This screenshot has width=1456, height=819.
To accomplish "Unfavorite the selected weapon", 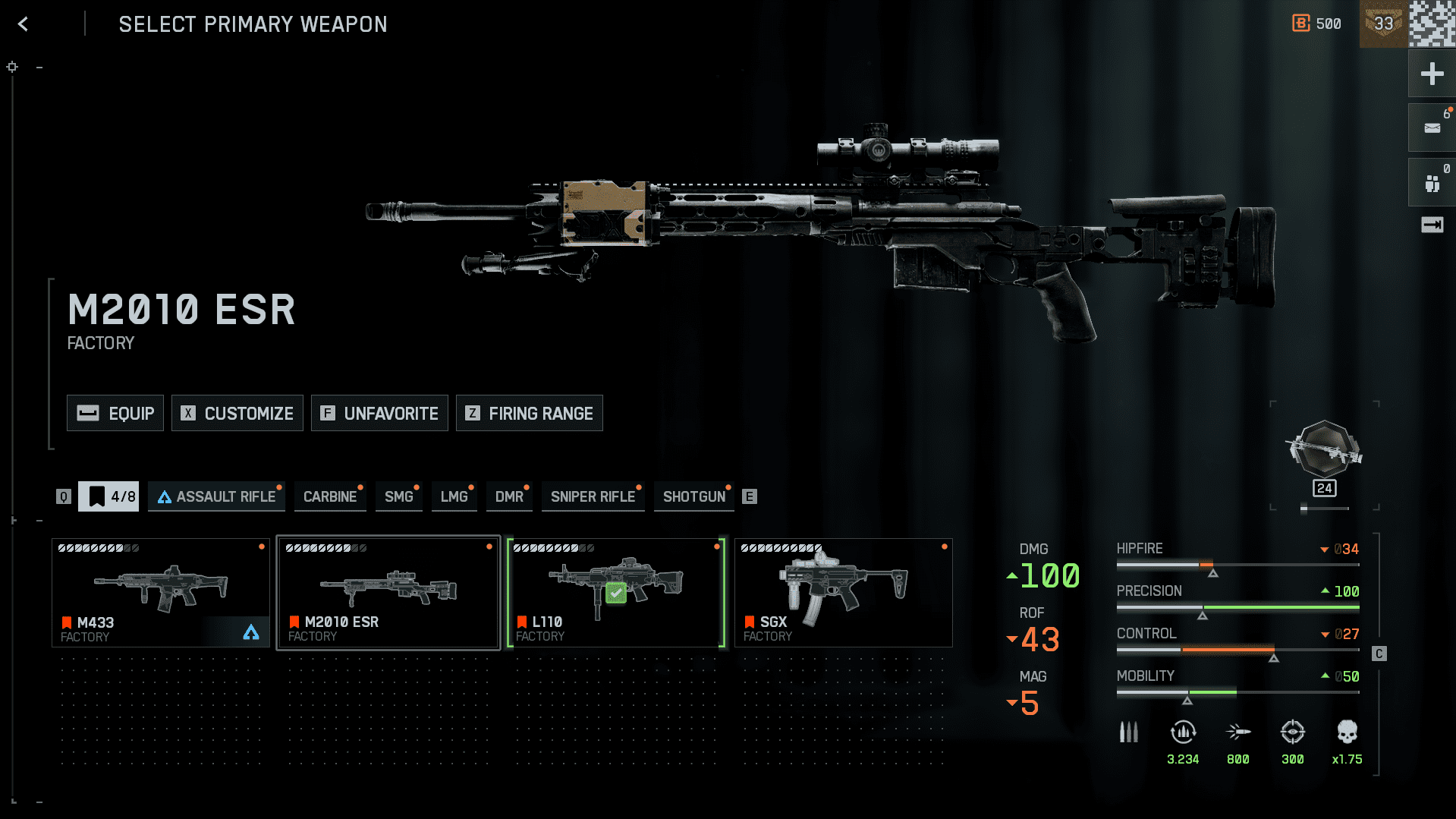I will click(379, 413).
